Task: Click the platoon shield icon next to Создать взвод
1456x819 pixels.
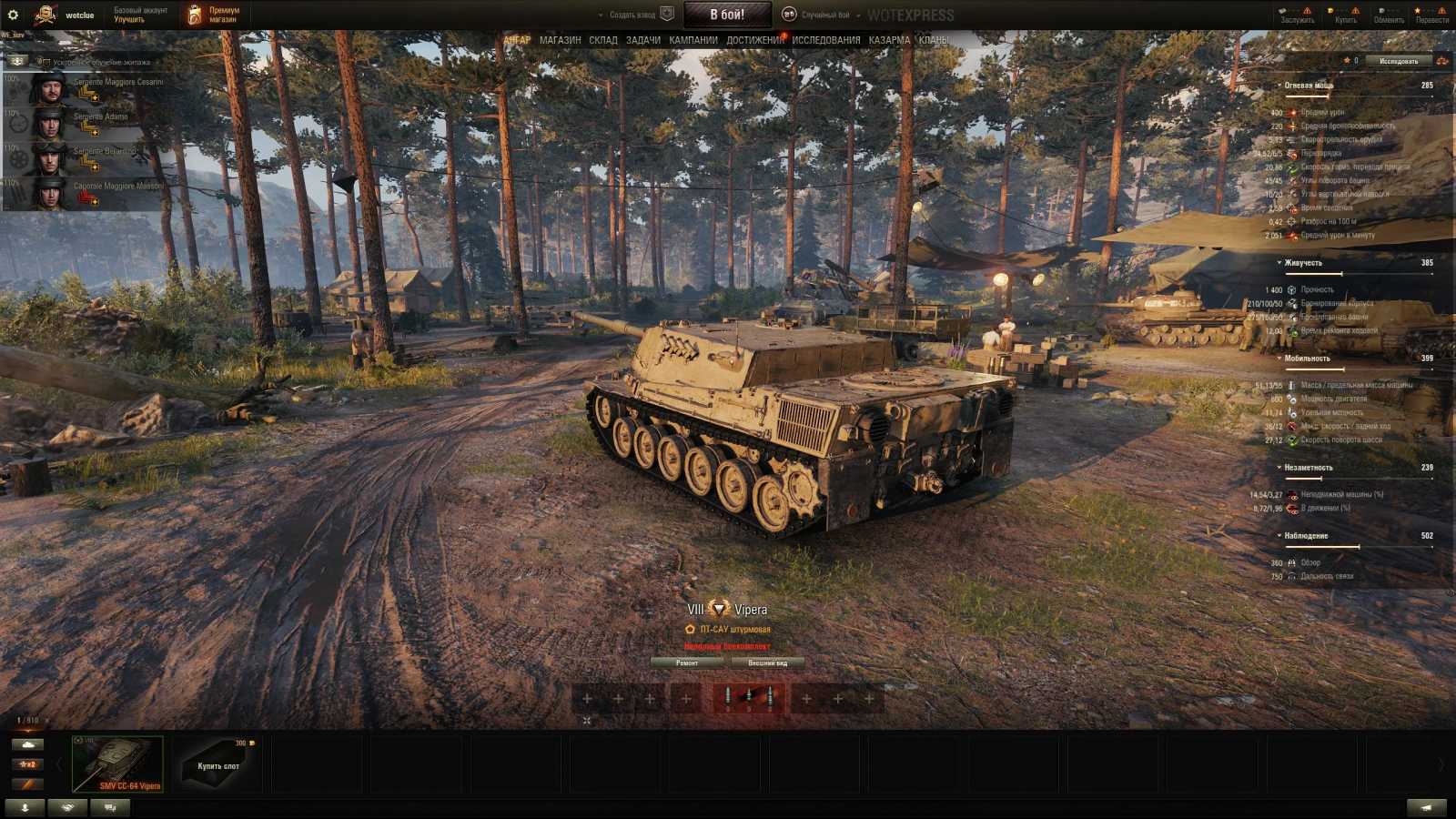Action: coord(666,13)
